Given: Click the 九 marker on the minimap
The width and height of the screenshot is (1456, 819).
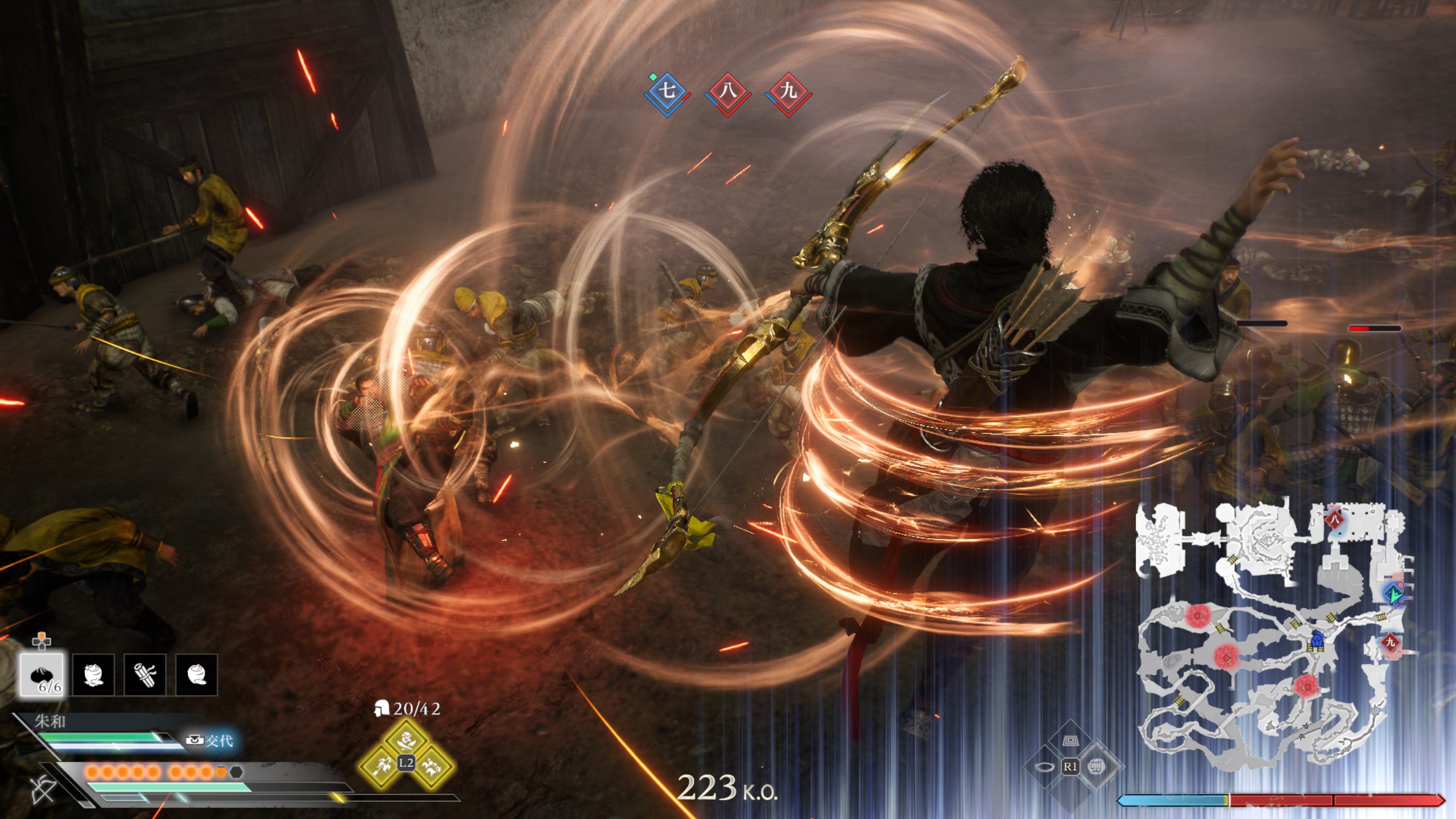Looking at the screenshot, I should [1390, 643].
